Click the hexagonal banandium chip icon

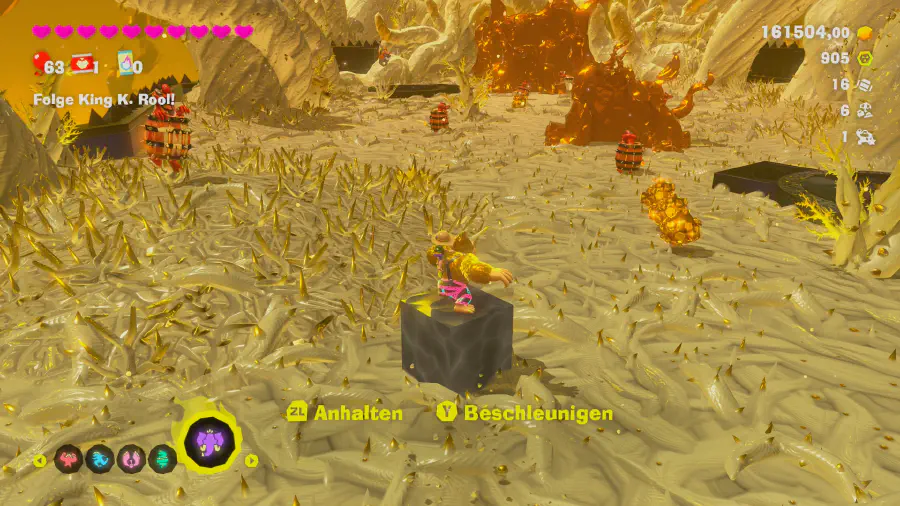tap(865, 58)
